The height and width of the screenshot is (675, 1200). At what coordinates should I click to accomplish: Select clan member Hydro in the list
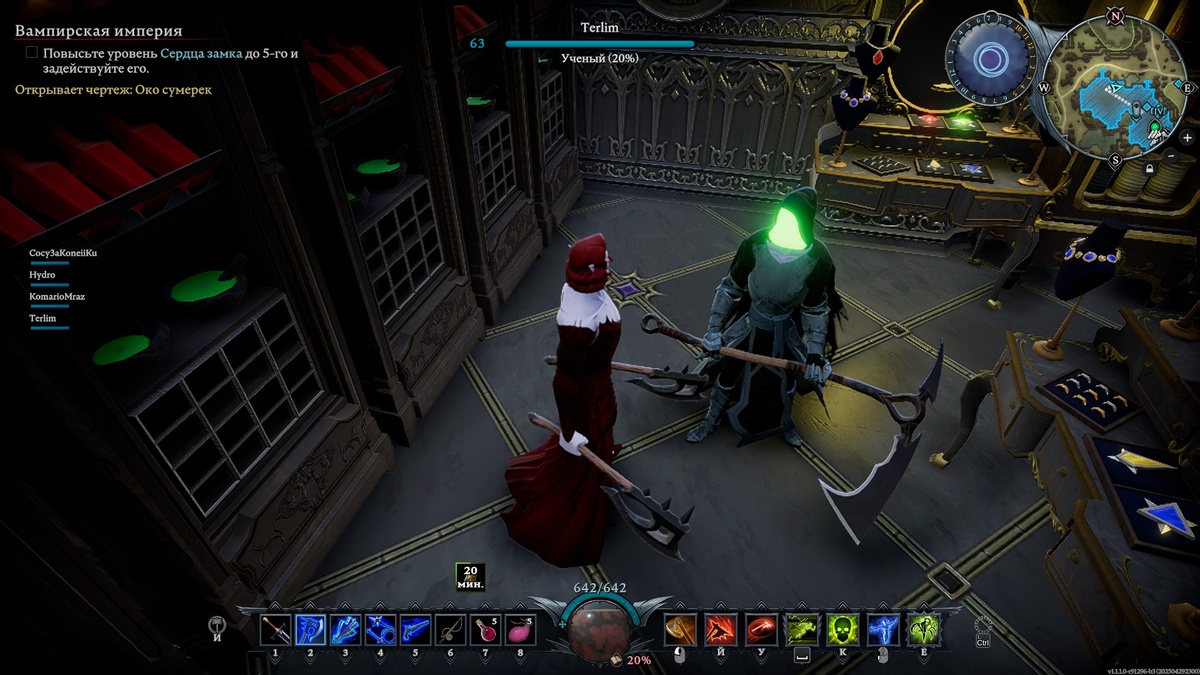tap(43, 275)
